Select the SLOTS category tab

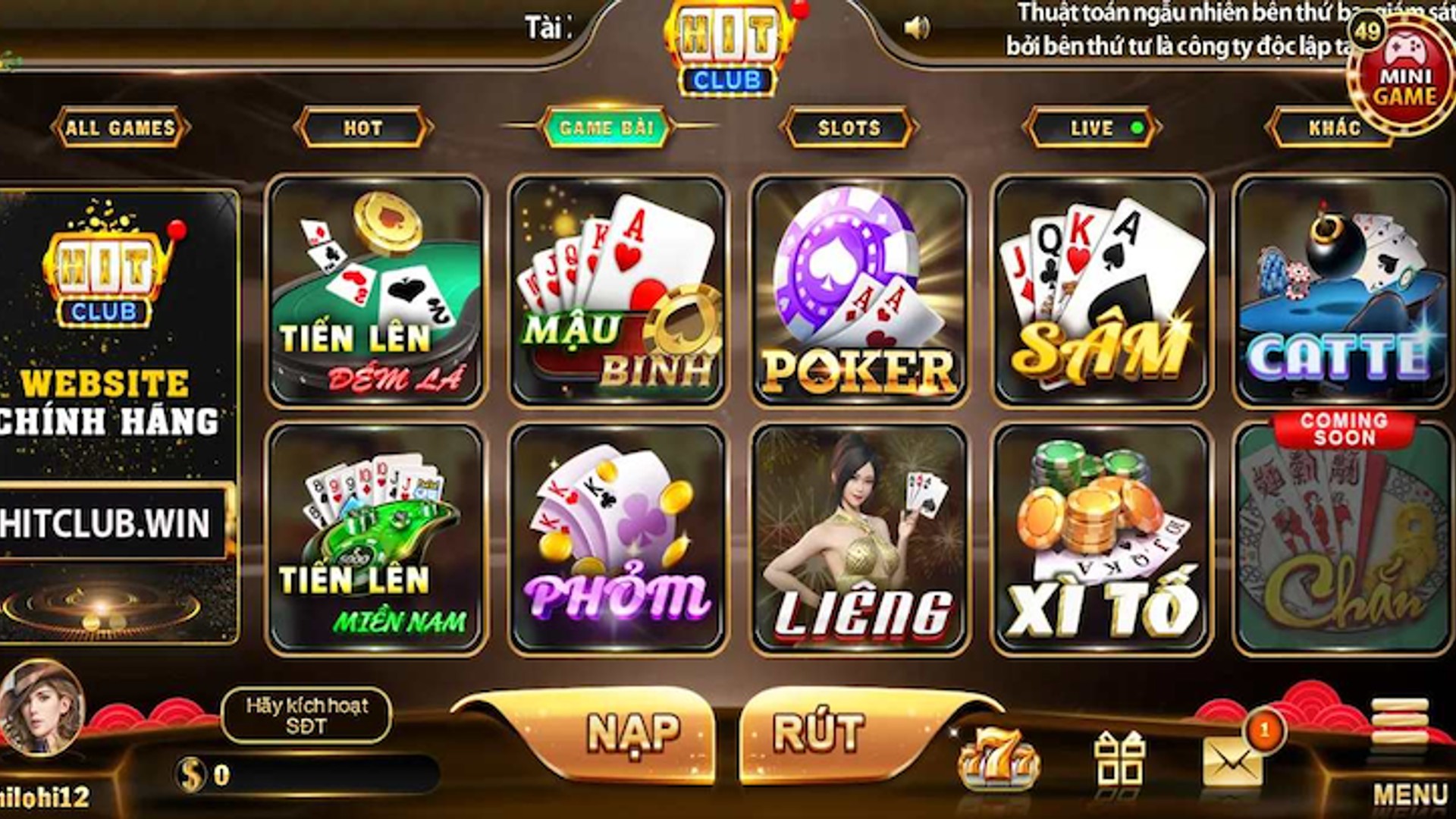[849, 127]
